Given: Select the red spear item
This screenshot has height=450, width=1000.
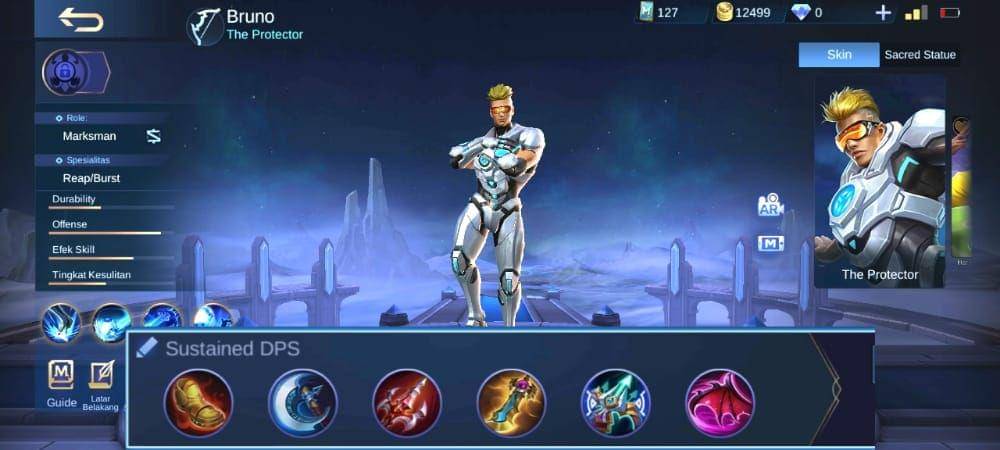Looking at the screenshot, I should click(x=407, y=403).
